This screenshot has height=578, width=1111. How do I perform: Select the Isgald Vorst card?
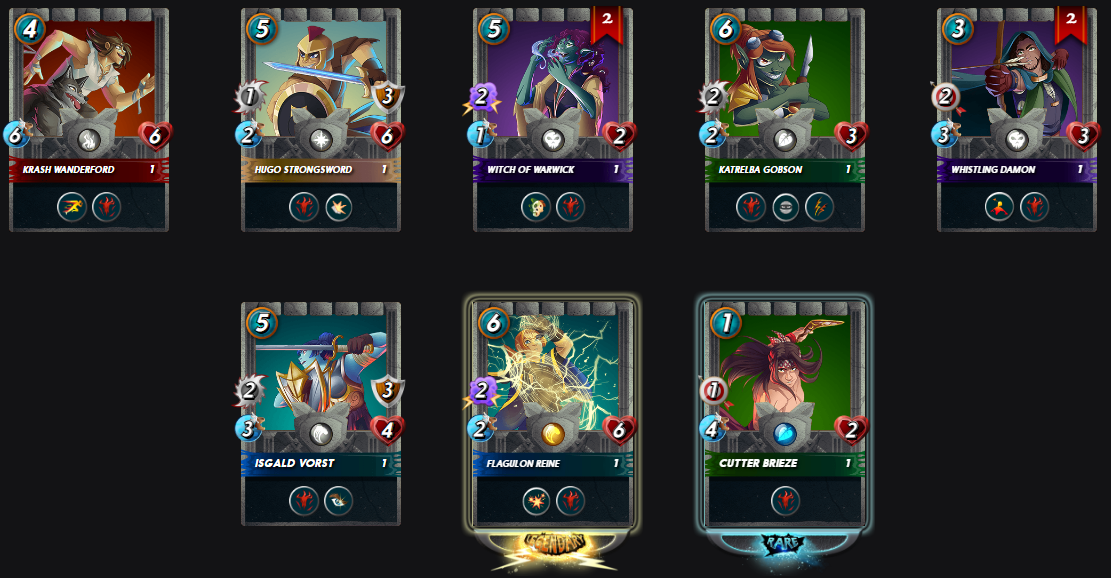(321, 413)
